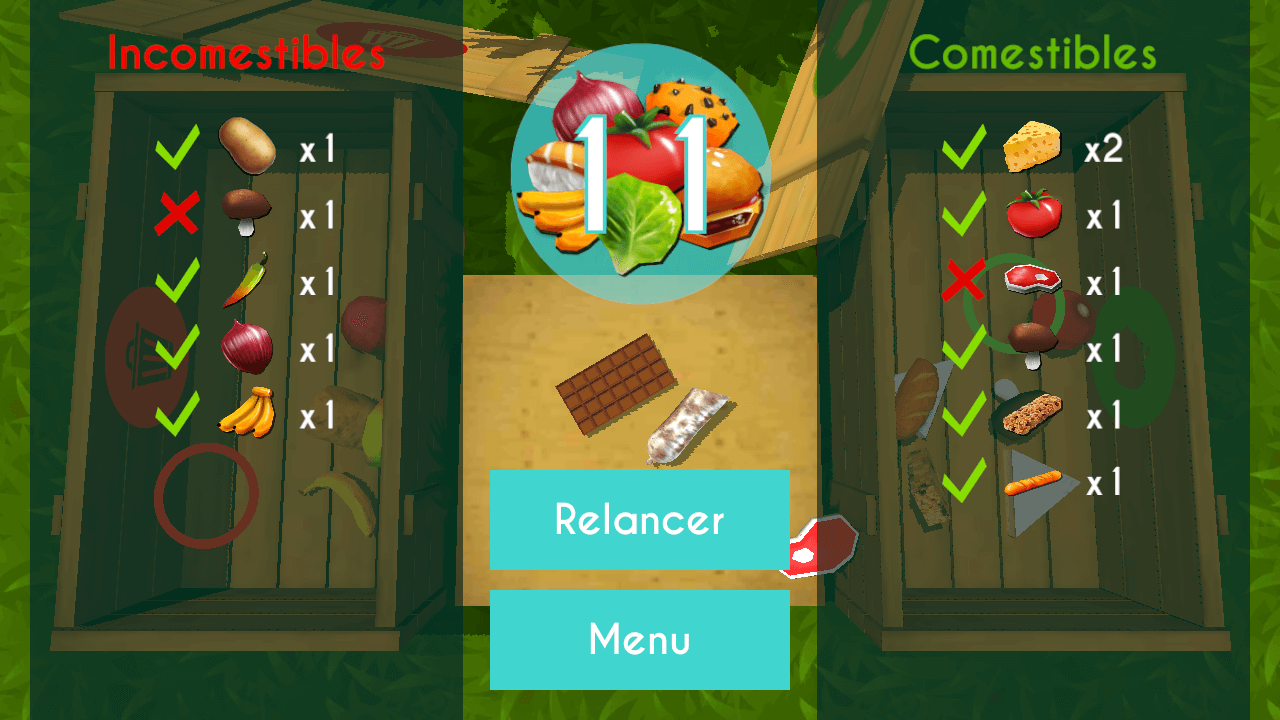1280x720 pixels.
Task: Click the red X next to the steak
Action: pyautogui.click(x=965, y=278)
